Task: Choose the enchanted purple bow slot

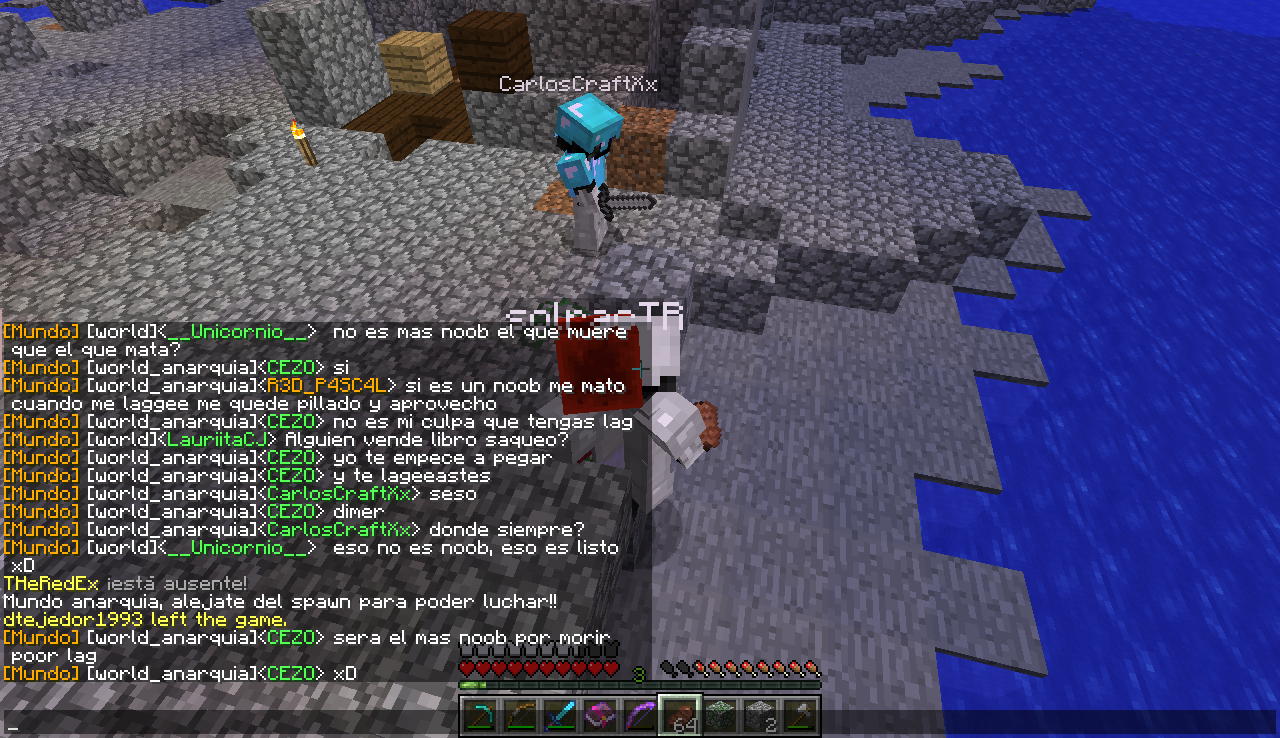Action: click(x=639, y=716)
